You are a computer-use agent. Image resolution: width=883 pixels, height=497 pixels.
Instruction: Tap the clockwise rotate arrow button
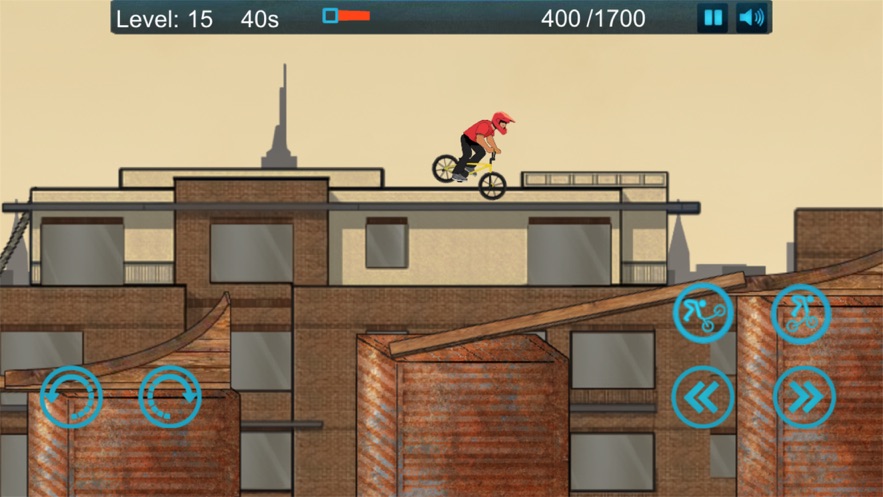pyautogui.click(x=170, y=397)
